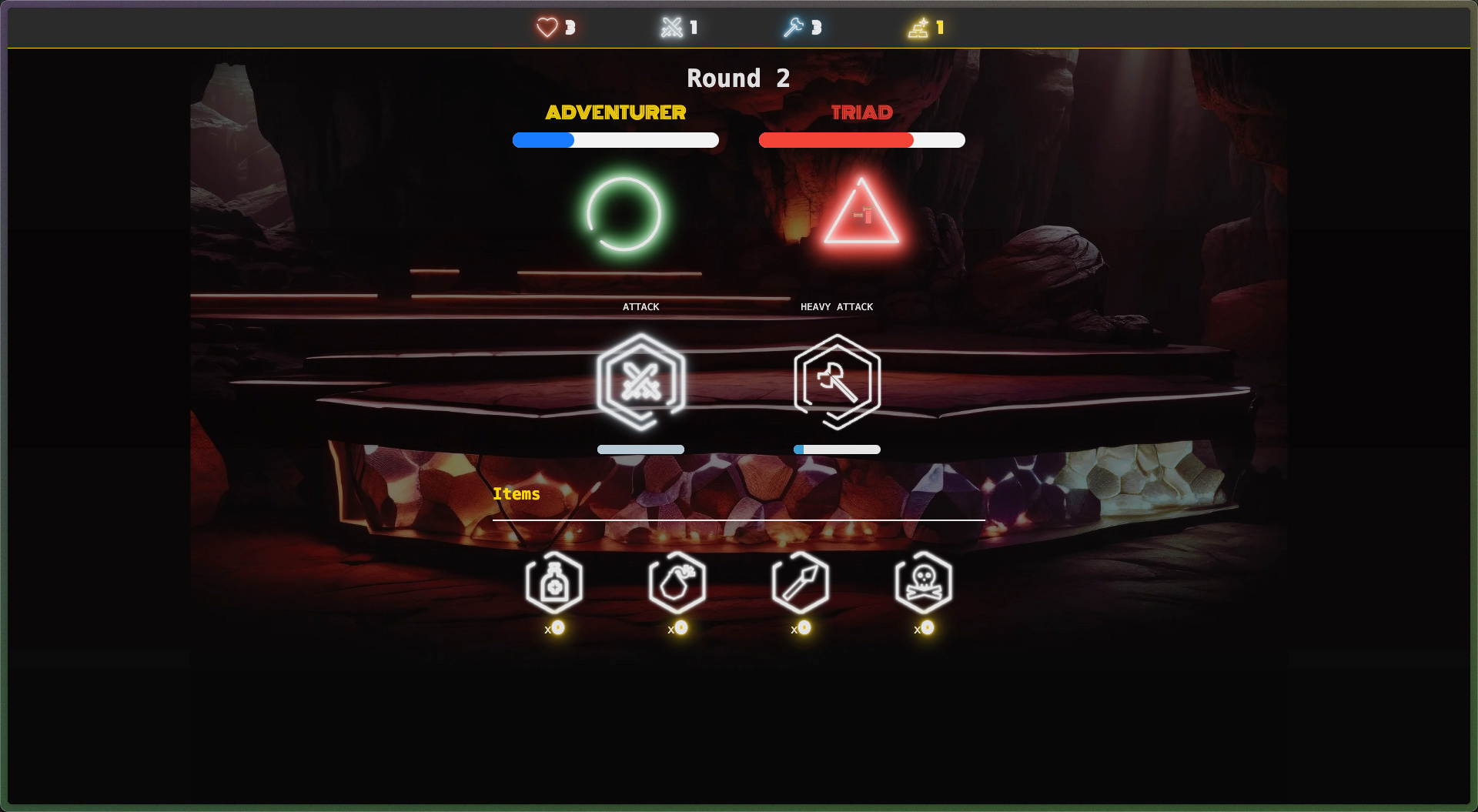Use the Attack crossed-swords action
Viewport: 1478px width, 812px height.
[x=640, y=381]
